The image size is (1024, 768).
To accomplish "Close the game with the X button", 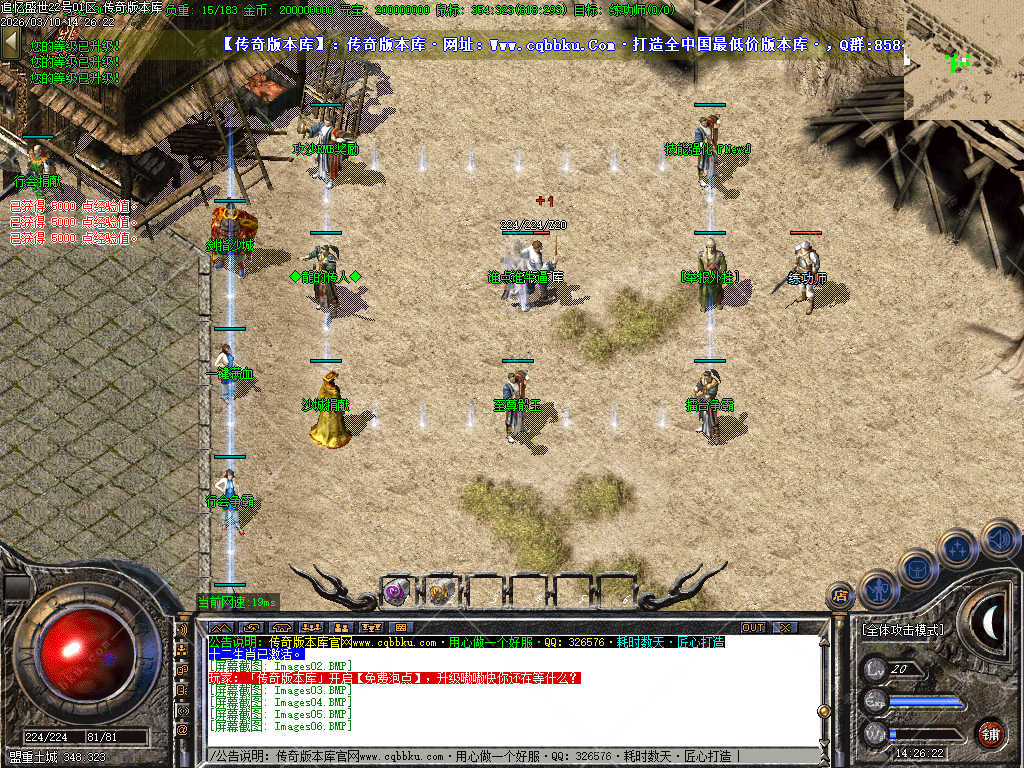I will point(785,627).
